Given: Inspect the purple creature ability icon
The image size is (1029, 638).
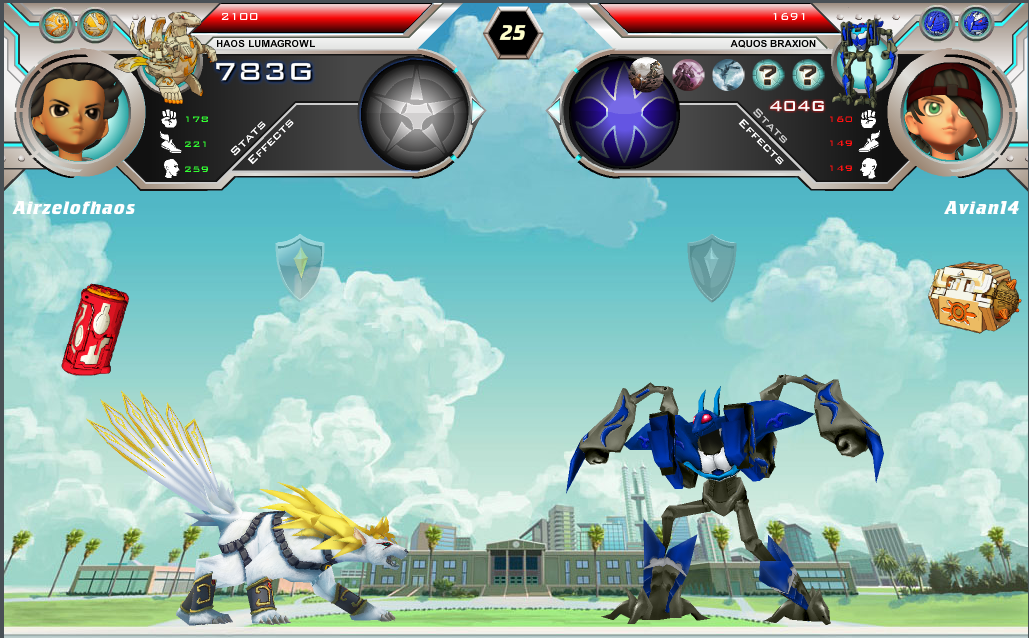Looking at the screenshot, I should pos(688,75).
